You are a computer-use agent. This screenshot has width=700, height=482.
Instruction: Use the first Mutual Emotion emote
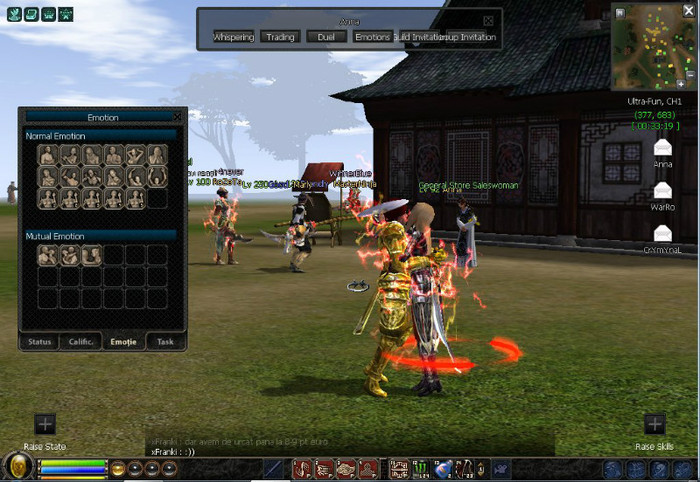[47, 255]
